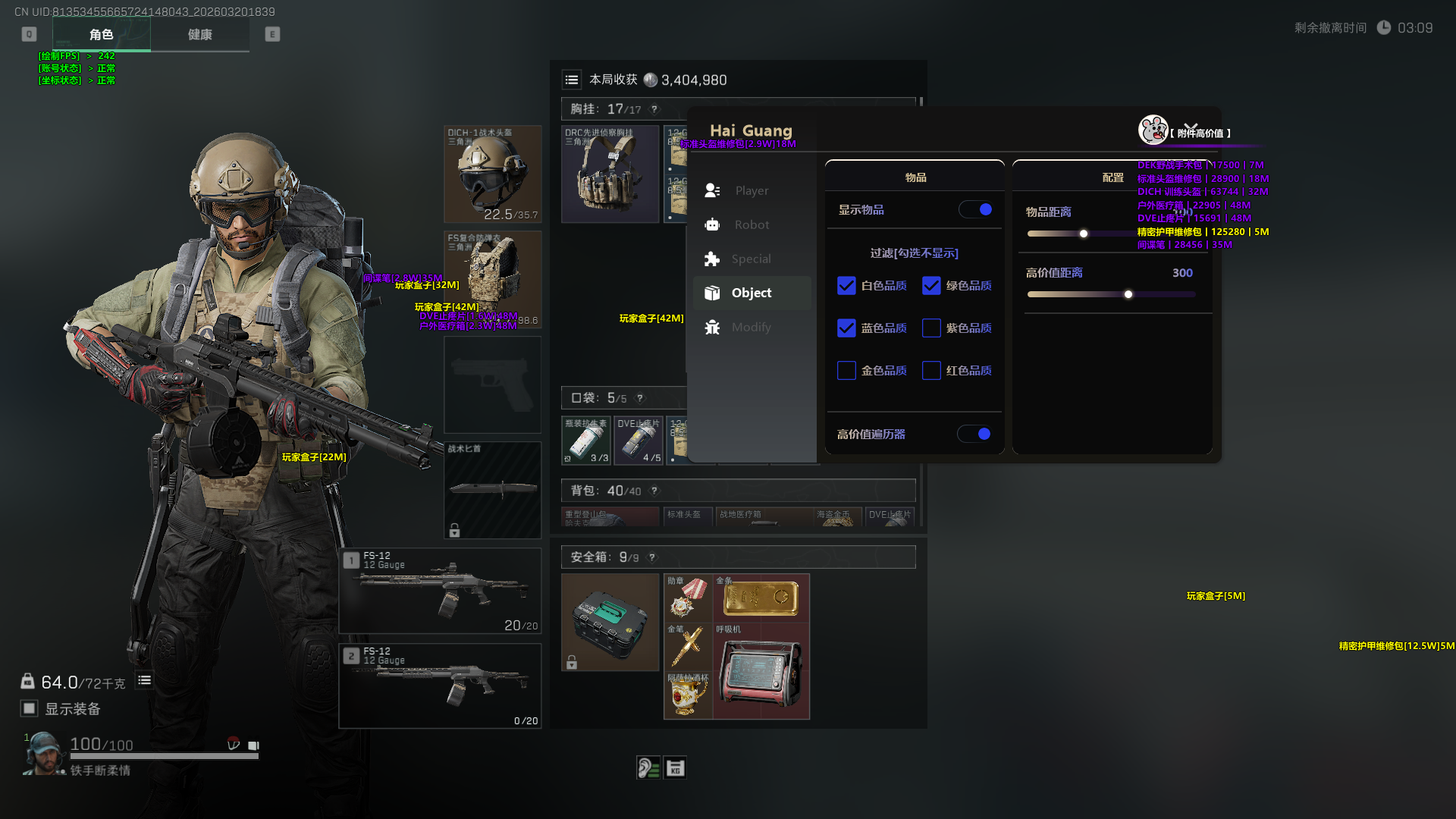The width and height of the screenshot is (1456, 819).
Task: Select the DICH-1 tactical helmet slot
Action: point(492,174)
